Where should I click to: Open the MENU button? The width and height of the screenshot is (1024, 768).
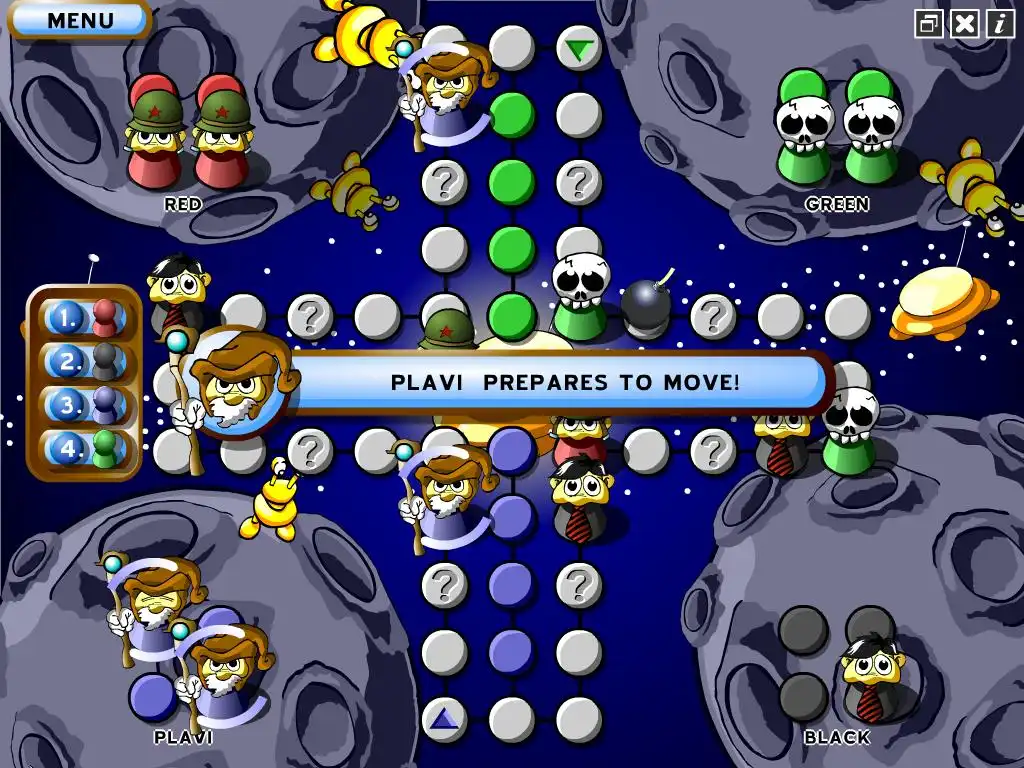point(80,19)
